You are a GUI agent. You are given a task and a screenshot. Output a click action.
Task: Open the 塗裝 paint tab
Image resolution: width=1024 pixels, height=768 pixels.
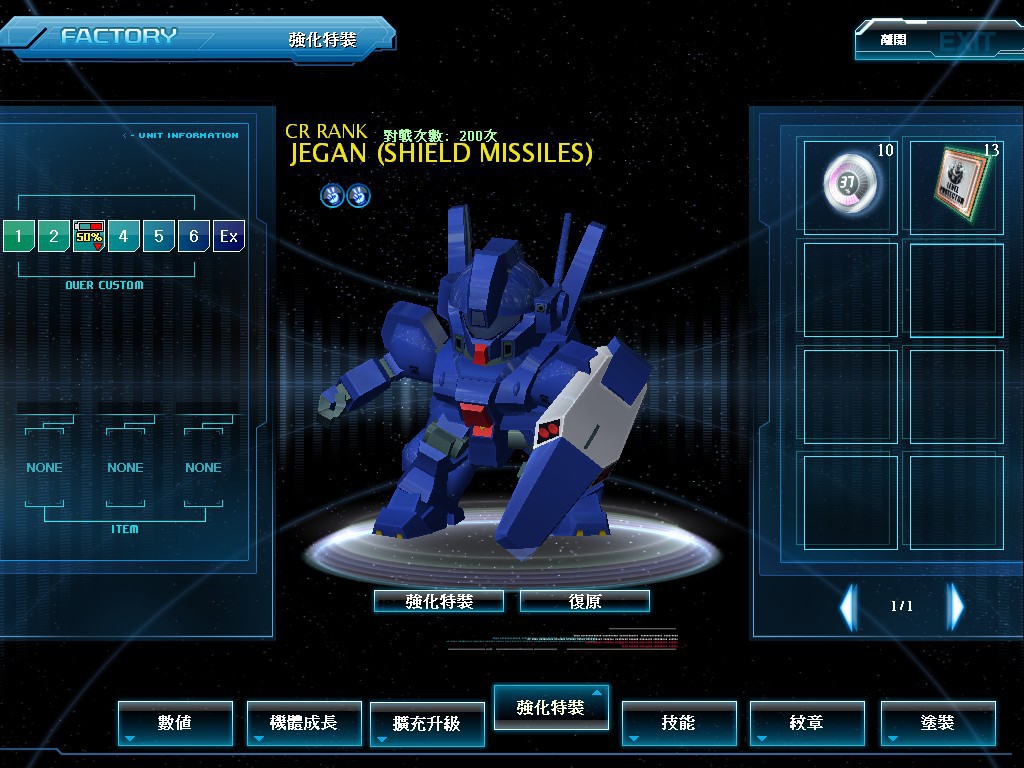point(938,722)
